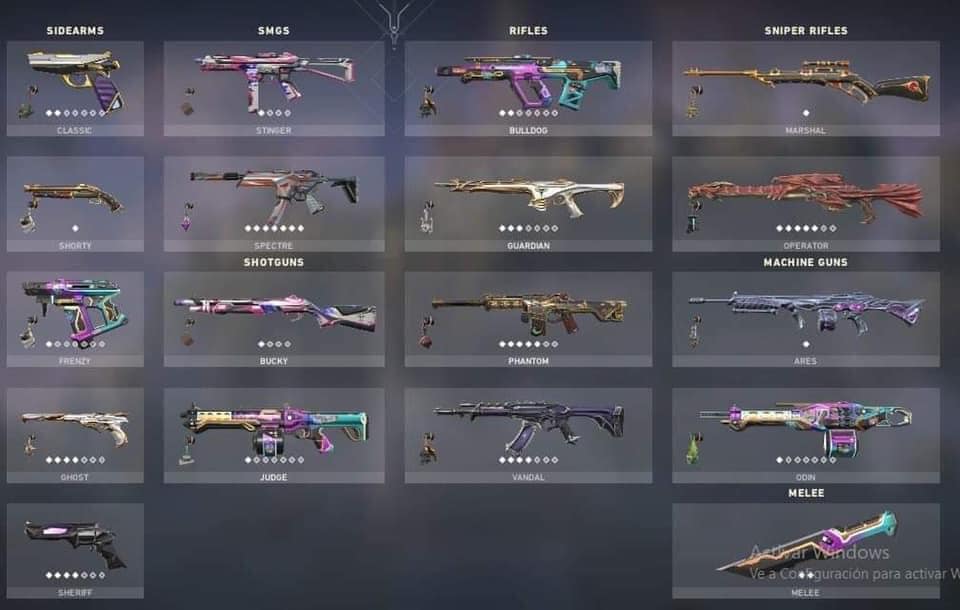Pick the Phantom rifle tile
This screenshot has width=960, height=610.
[x=528, y=318]
